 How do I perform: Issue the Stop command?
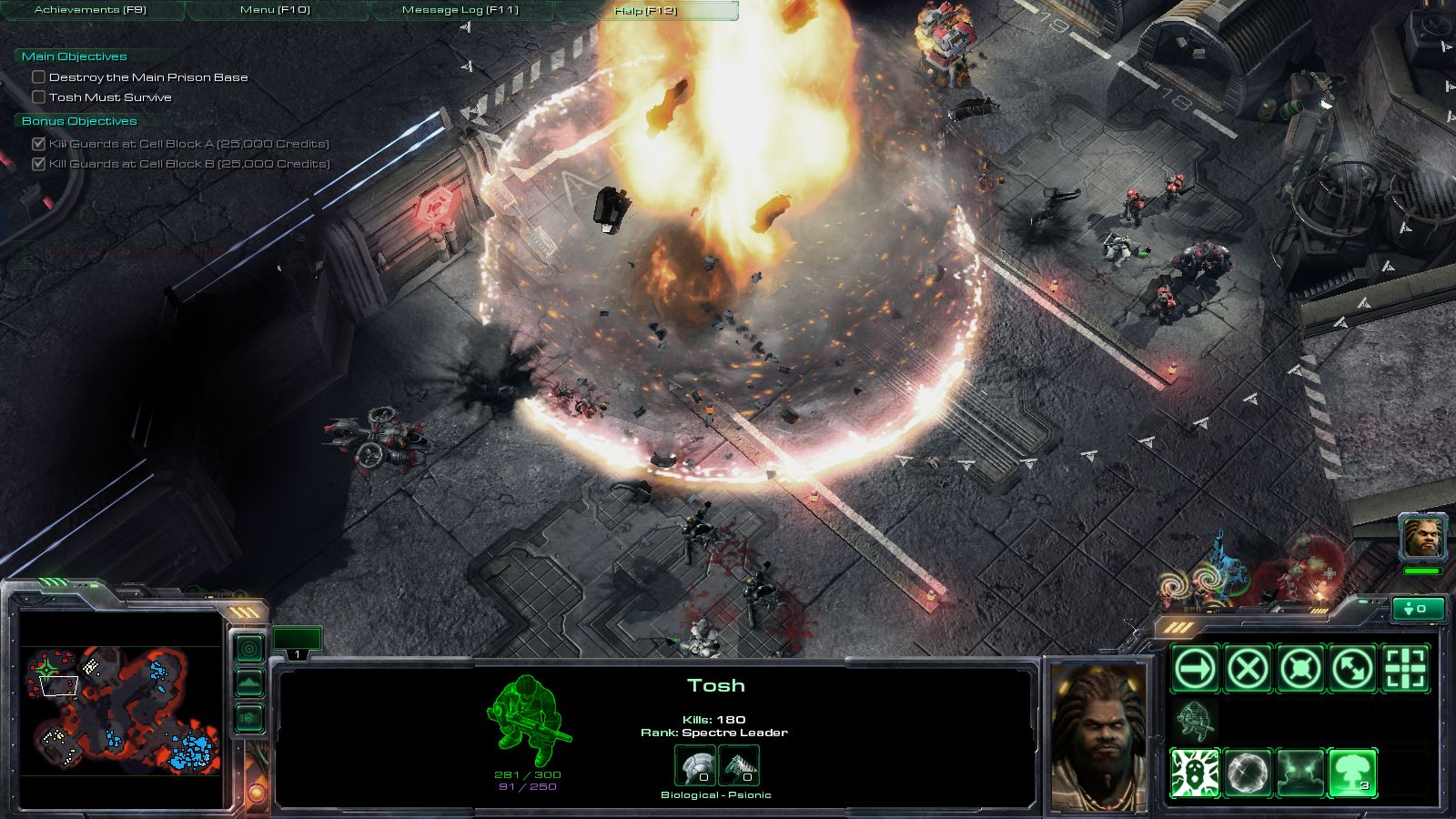[x=1248, y=670]
